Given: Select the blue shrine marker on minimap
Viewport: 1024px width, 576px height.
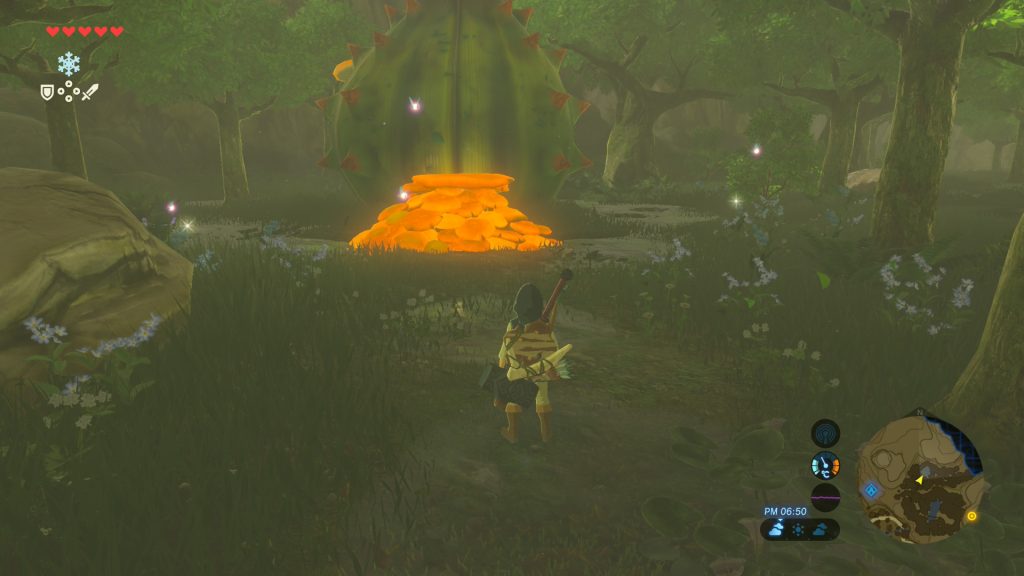Looking at the screenshot, I should pos(871,490).
